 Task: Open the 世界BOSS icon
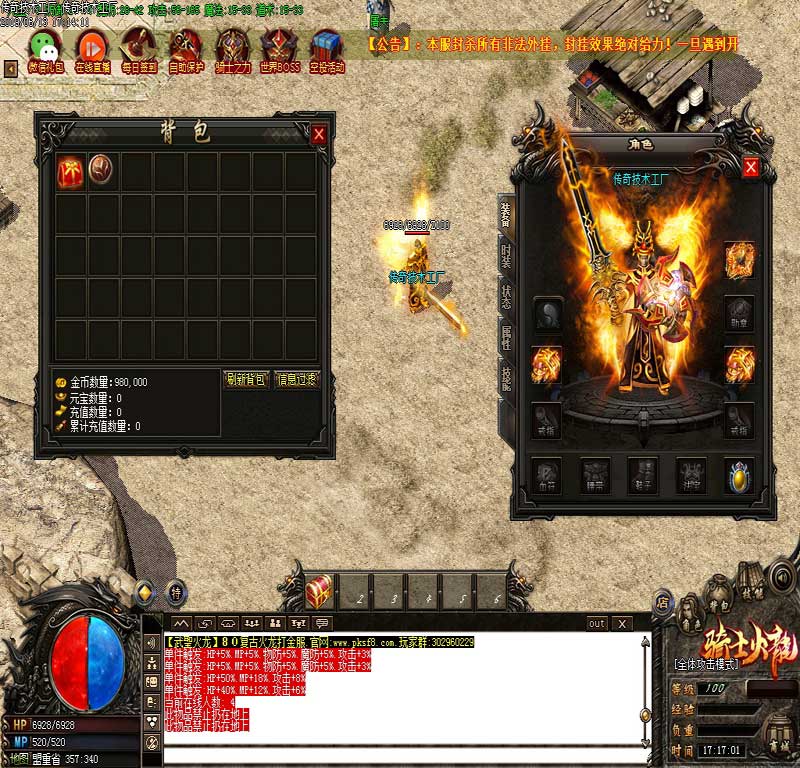coord(279,47)
